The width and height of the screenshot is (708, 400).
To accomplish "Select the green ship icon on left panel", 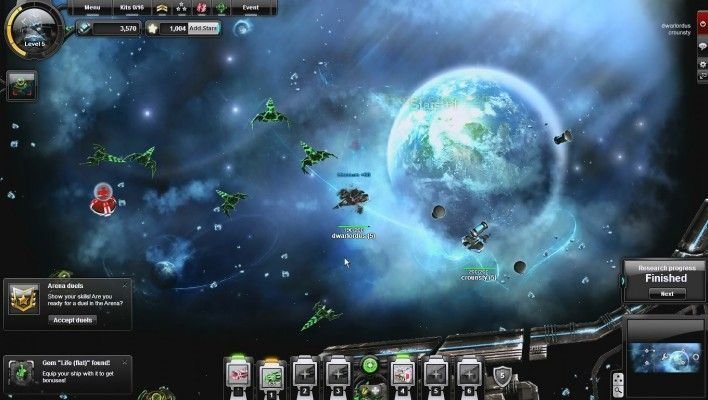I will coord(21,87).
